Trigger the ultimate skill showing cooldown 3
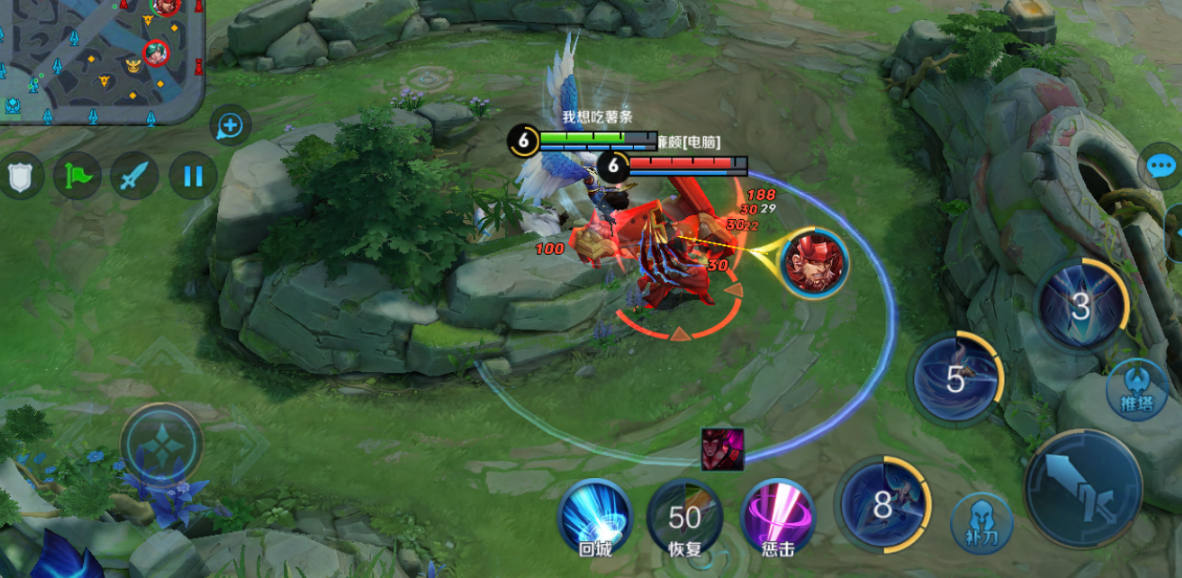The height and width of the screenshot is (578, 1182). tap(1082, 306)
